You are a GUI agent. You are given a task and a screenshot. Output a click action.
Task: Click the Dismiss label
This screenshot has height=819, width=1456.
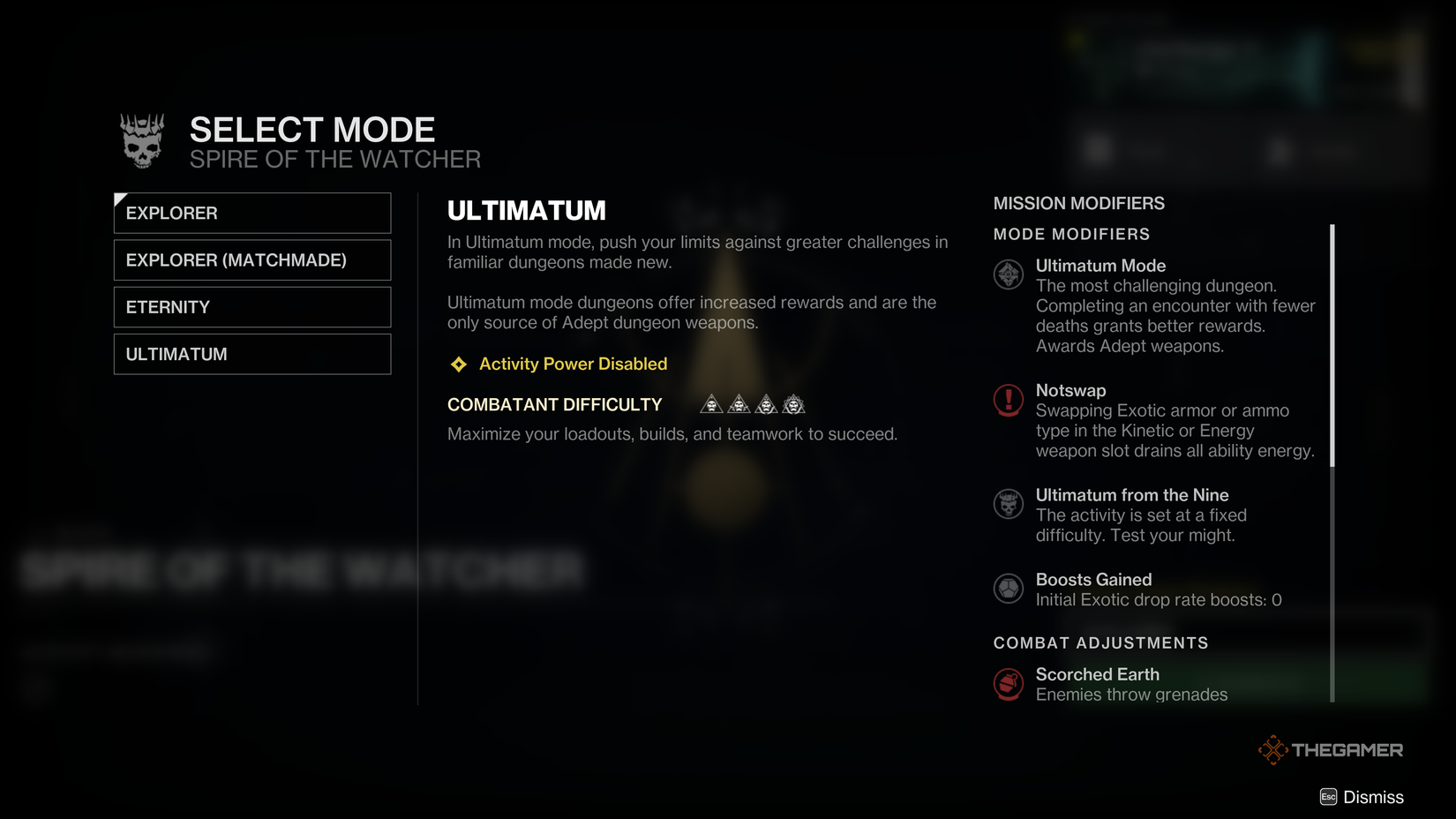click(1373, 797)
